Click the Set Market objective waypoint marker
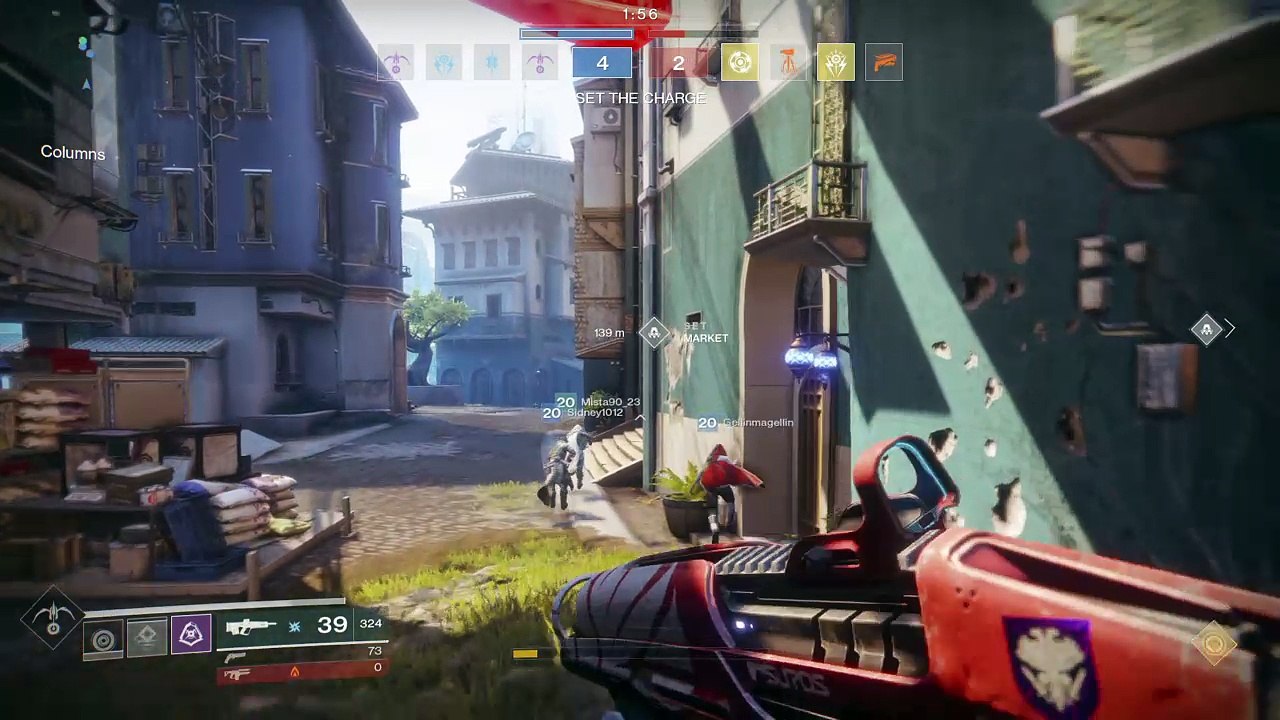 (x=654, y=332)
